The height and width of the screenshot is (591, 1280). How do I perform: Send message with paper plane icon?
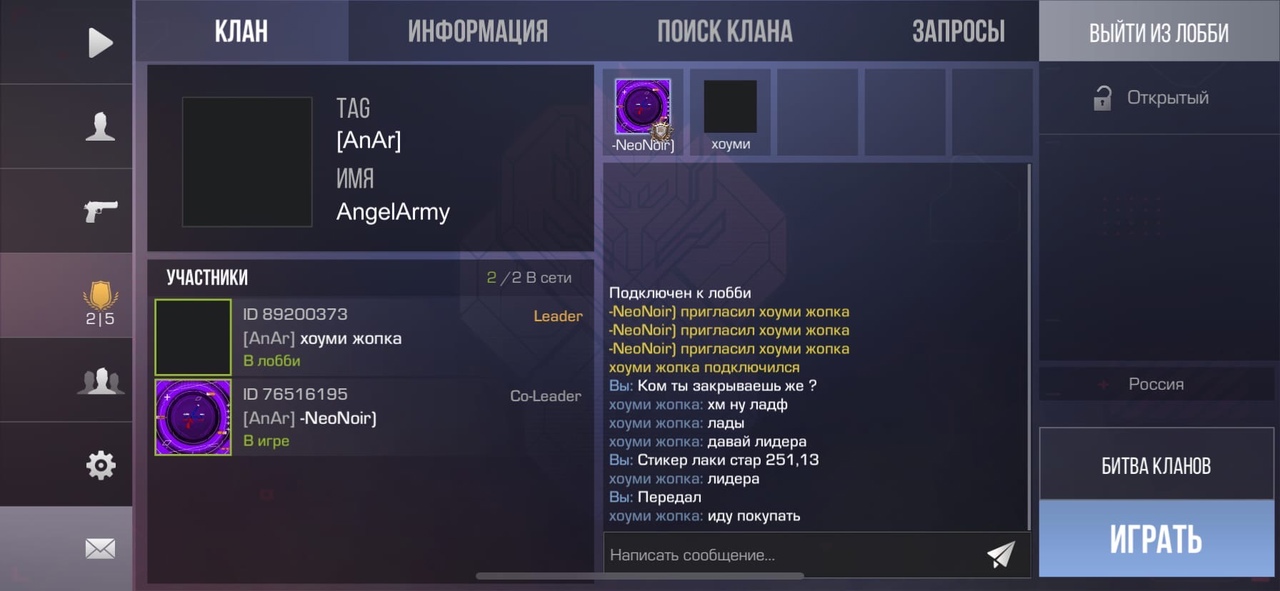pyautogui.click(x=1000, y=554)
